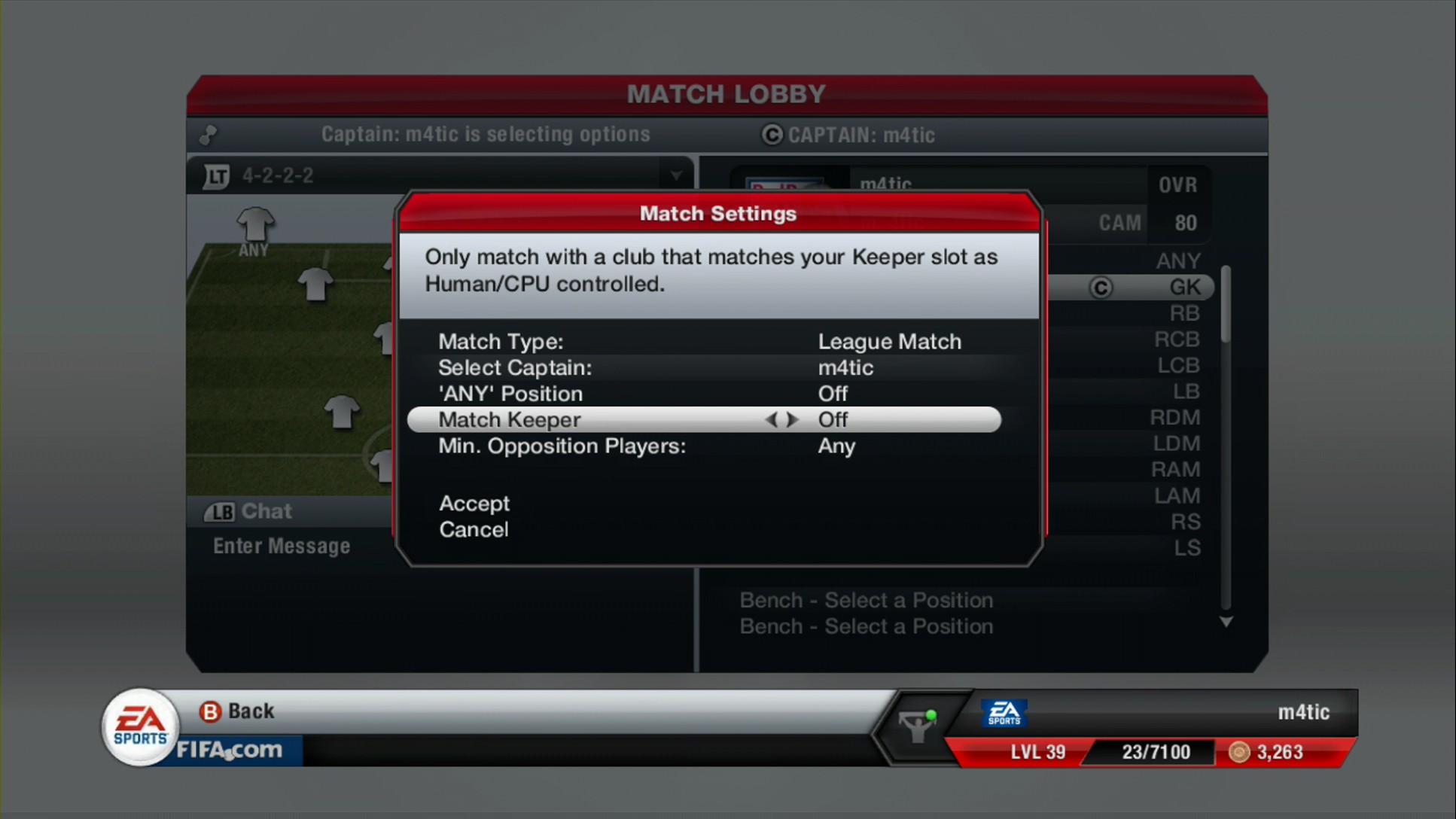Click the Enter Message chat field
Viewport: 1456px width, 819px height.
(282, 547)
